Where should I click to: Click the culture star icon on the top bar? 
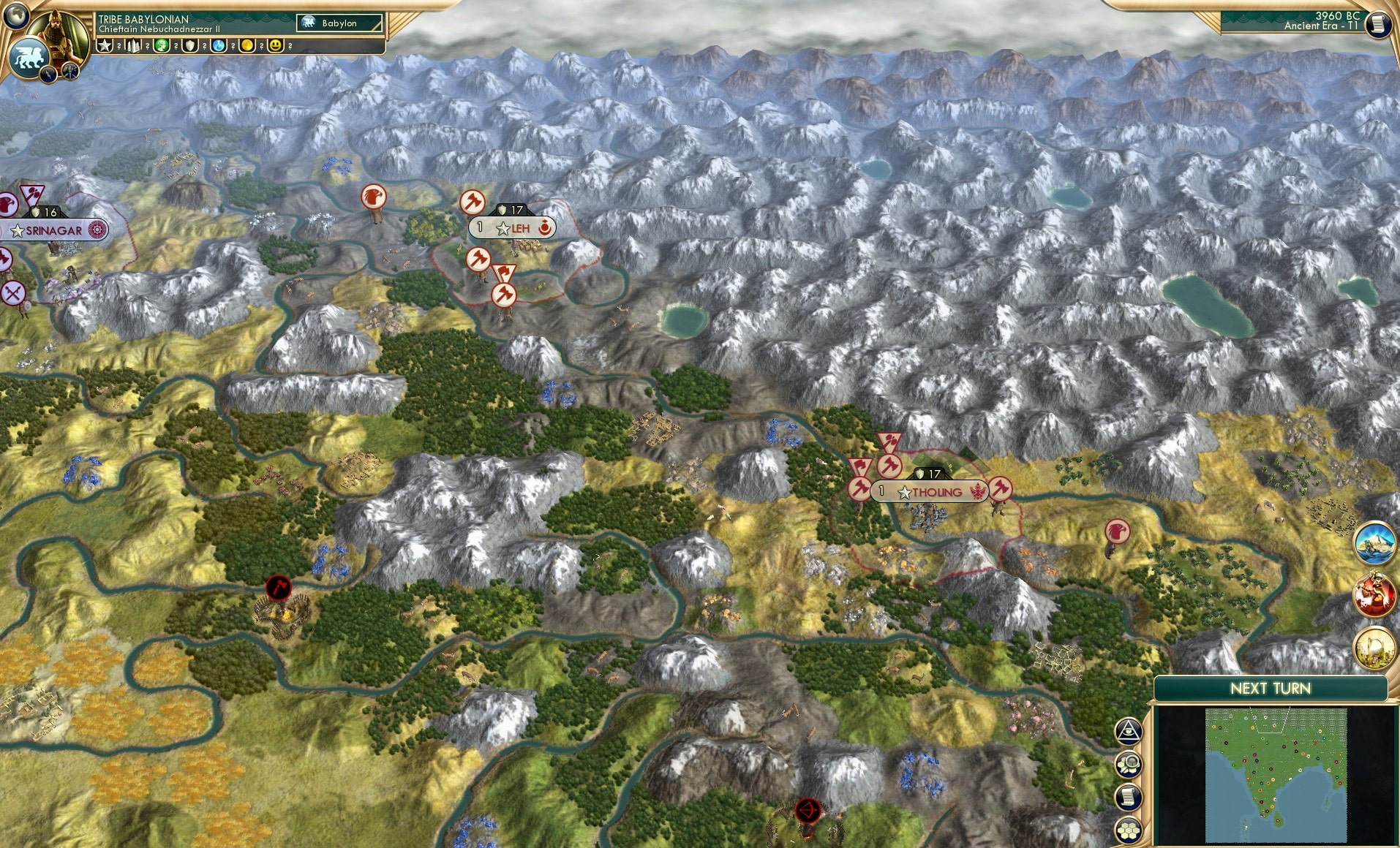click(x=105, y=45)
